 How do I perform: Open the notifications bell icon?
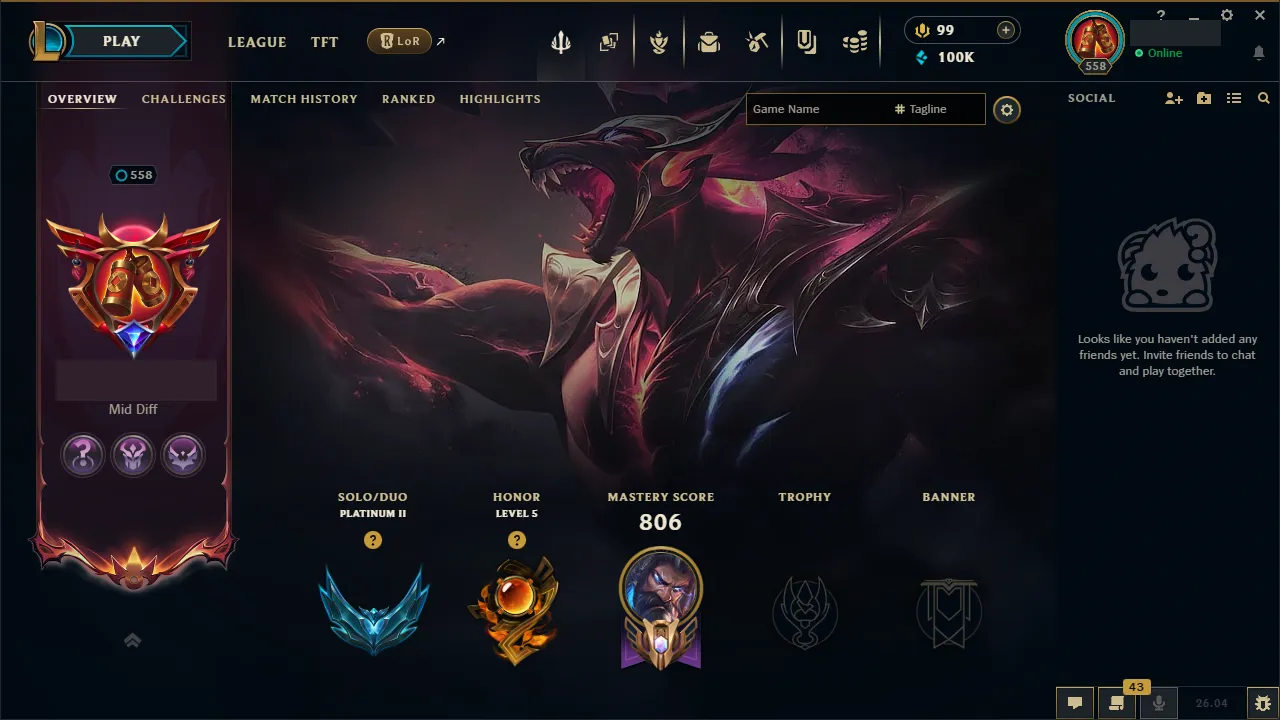coord(1259,52)
